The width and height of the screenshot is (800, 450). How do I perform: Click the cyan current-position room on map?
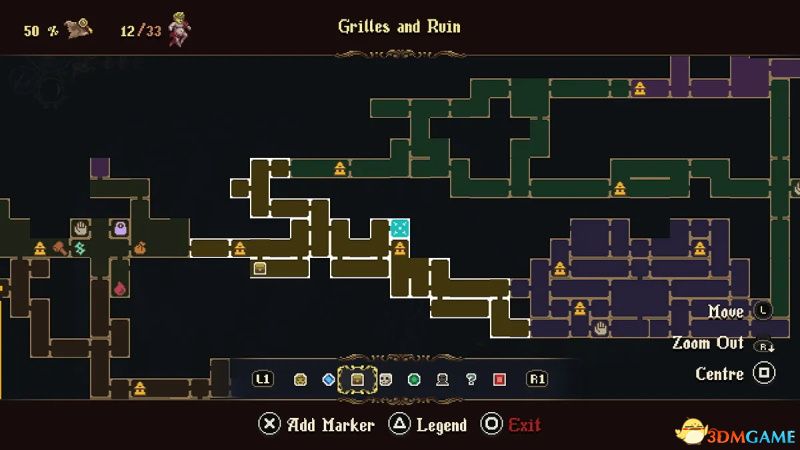click(399, 229)
